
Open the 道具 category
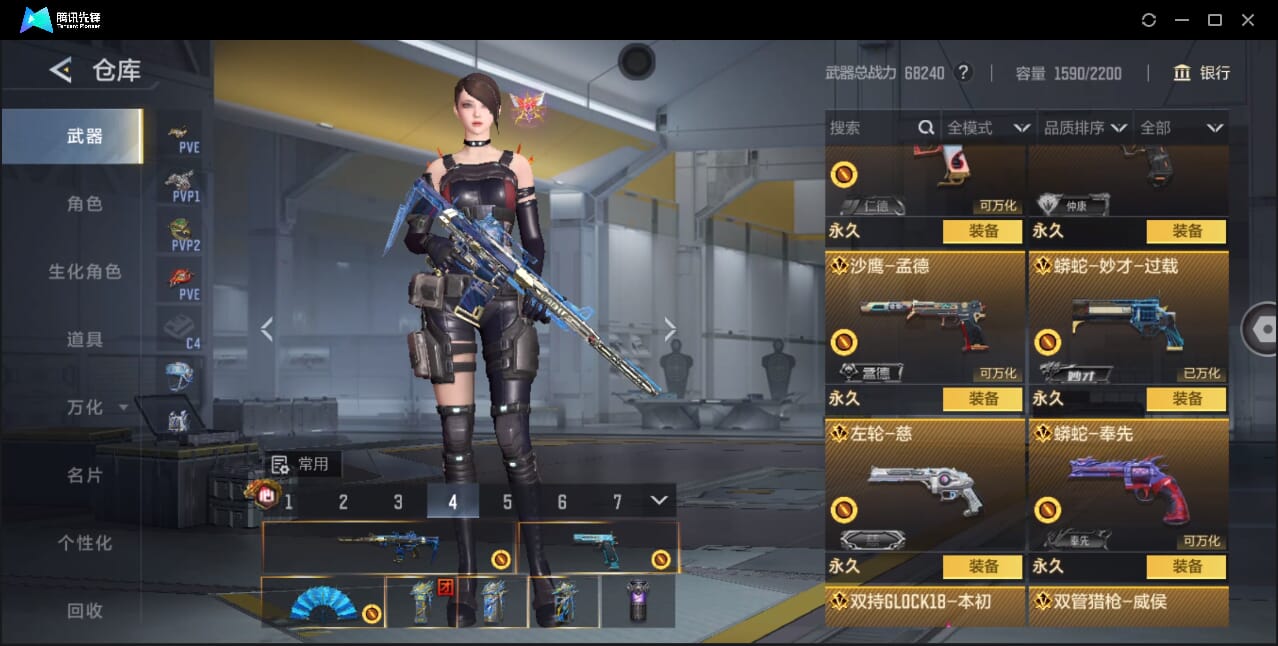[84, 340]
